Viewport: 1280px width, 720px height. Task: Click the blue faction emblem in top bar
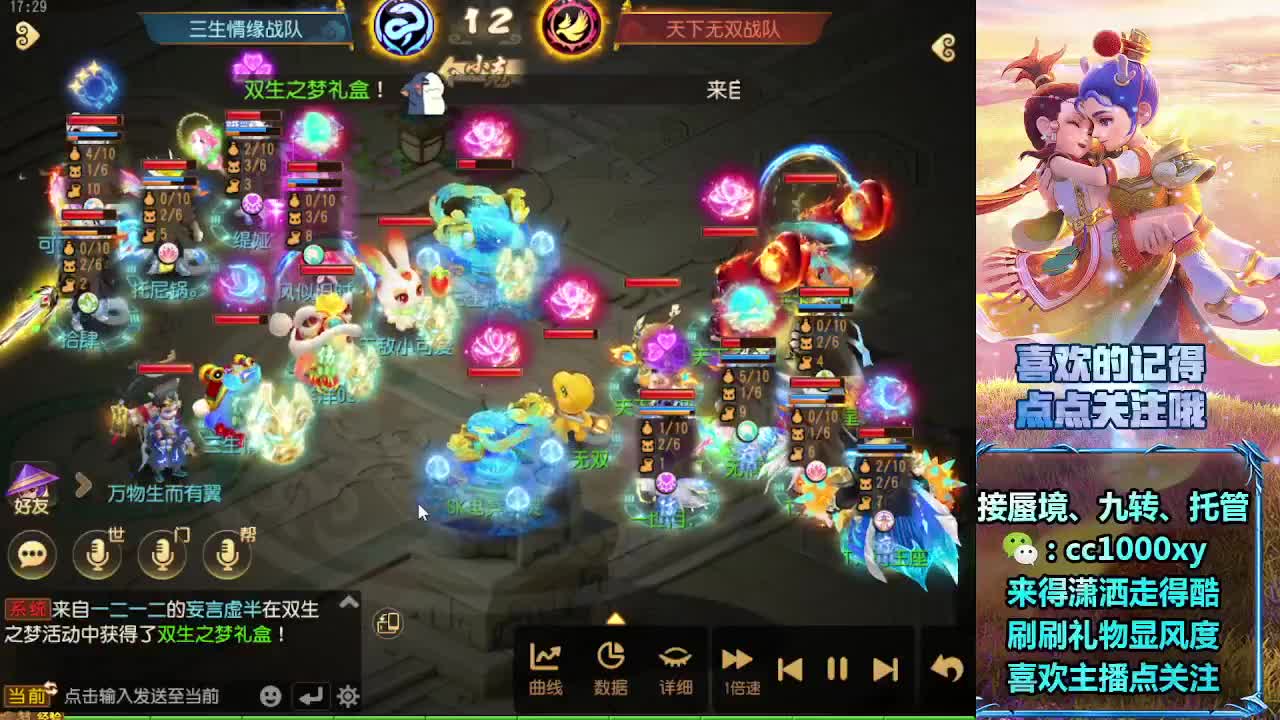tap(404, 26)
